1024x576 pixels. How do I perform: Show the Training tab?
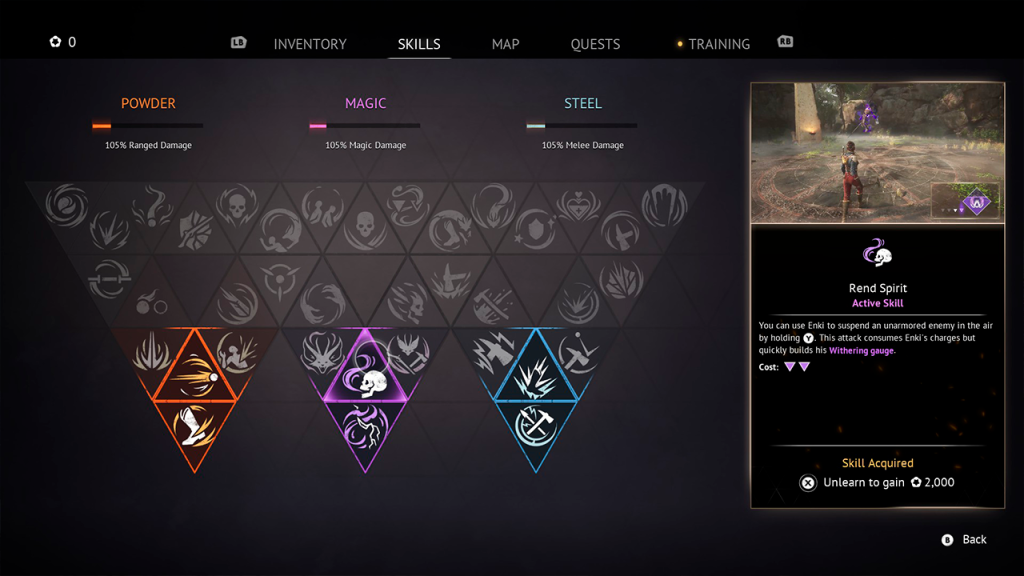(x=719, y=44)
